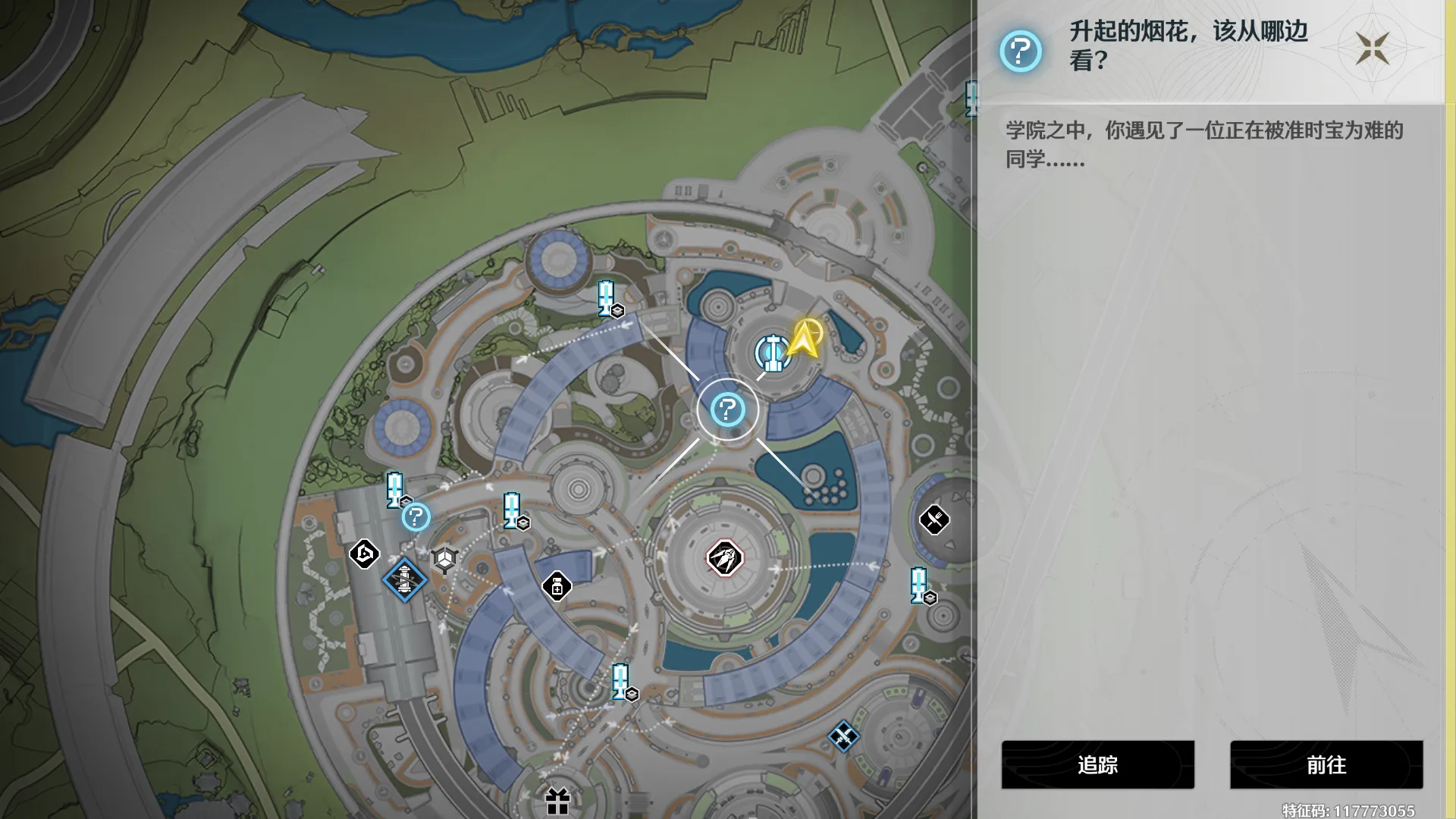Select the circled question mark quest marker
1456x819 pixels.
click(727, 410)
